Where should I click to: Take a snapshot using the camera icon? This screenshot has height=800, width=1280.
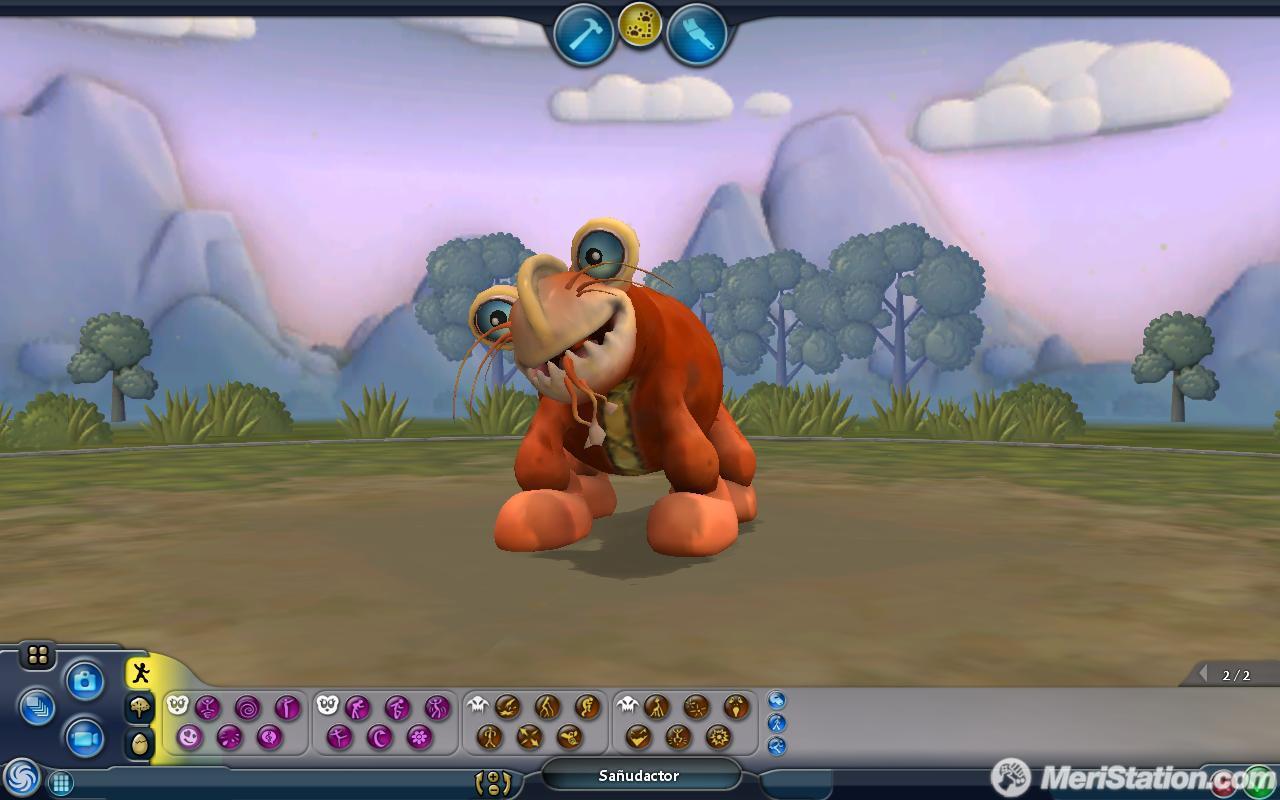[x=85, y=679]
